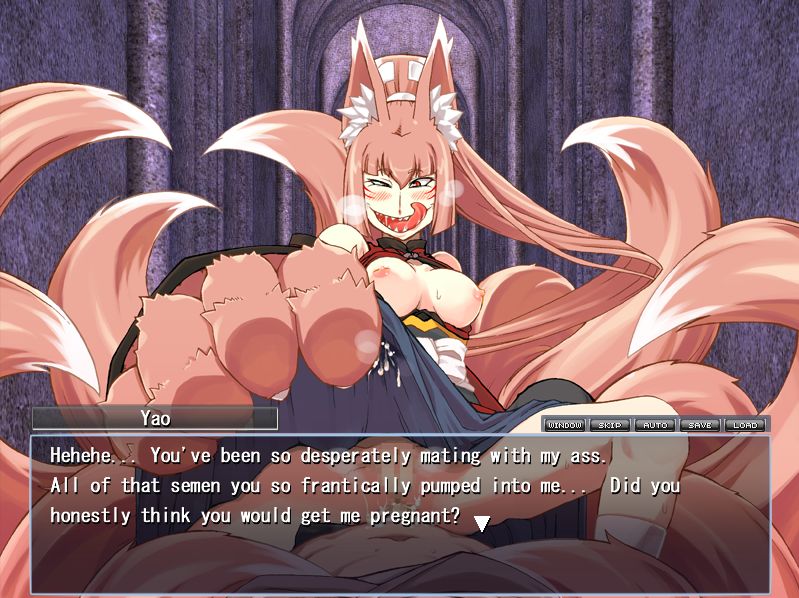799x598 pixels.
Task: Open the LOAD menu
Action: tap(744, 425)
